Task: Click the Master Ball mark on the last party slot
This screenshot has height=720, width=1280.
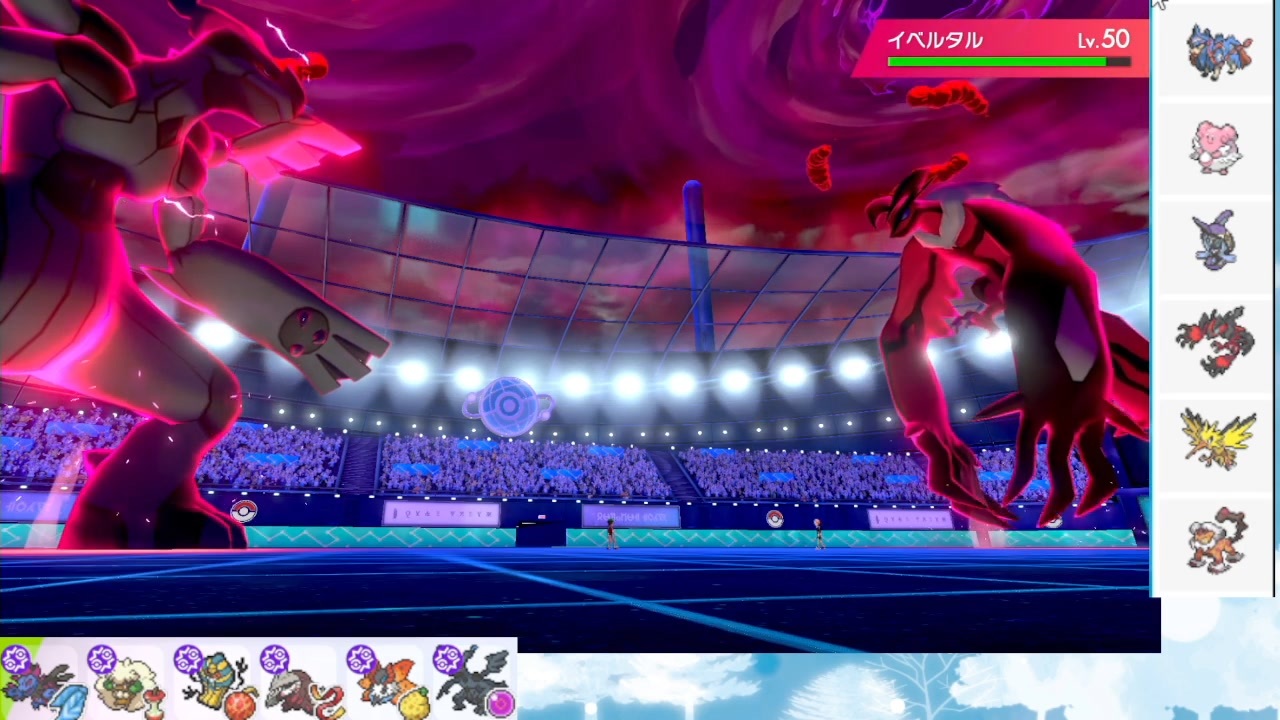Action: tap(447, 658)
